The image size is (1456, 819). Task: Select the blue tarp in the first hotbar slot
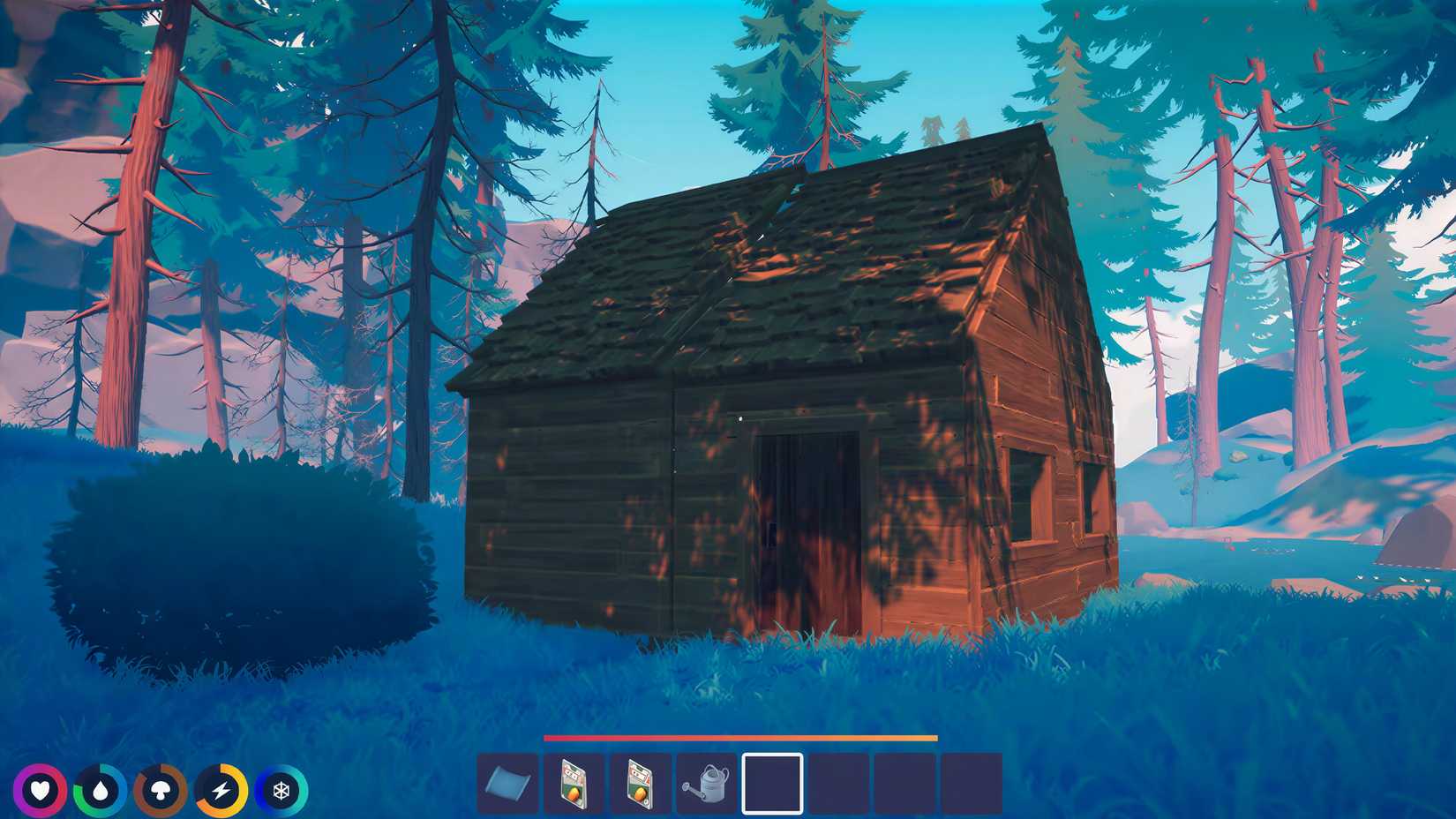[507, 783]
